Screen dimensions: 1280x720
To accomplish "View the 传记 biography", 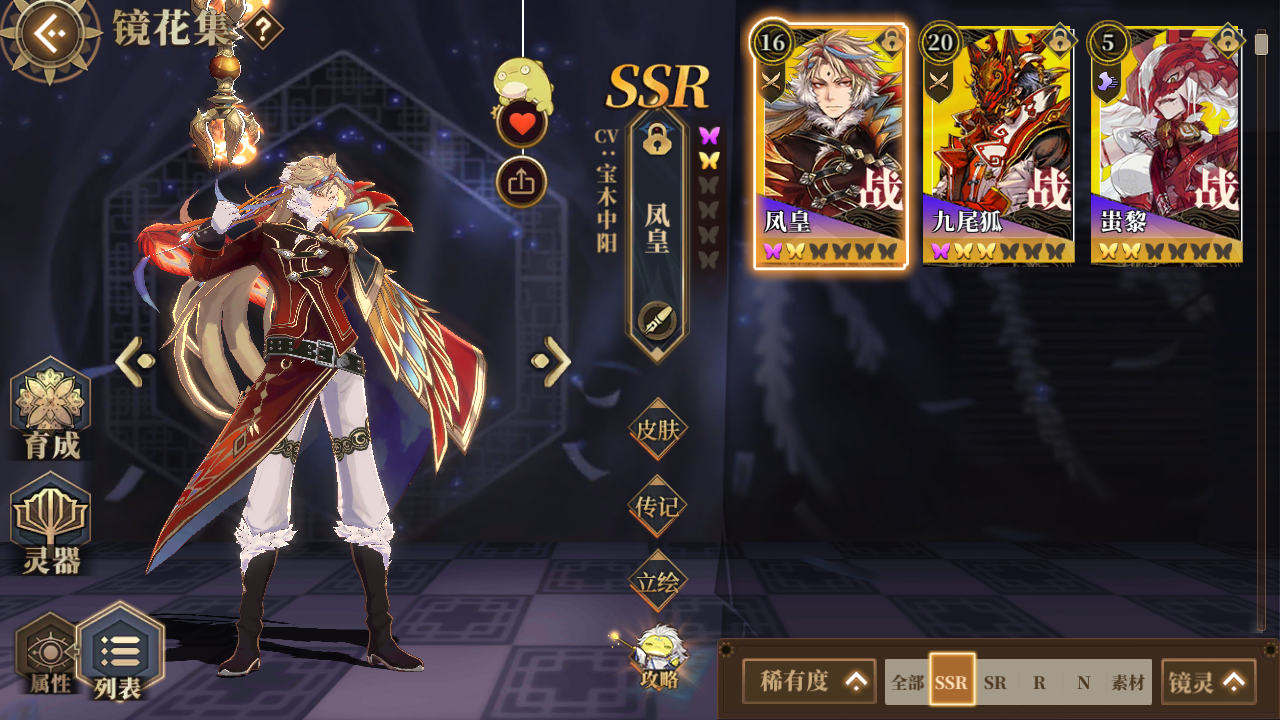I will coord(657,506).
